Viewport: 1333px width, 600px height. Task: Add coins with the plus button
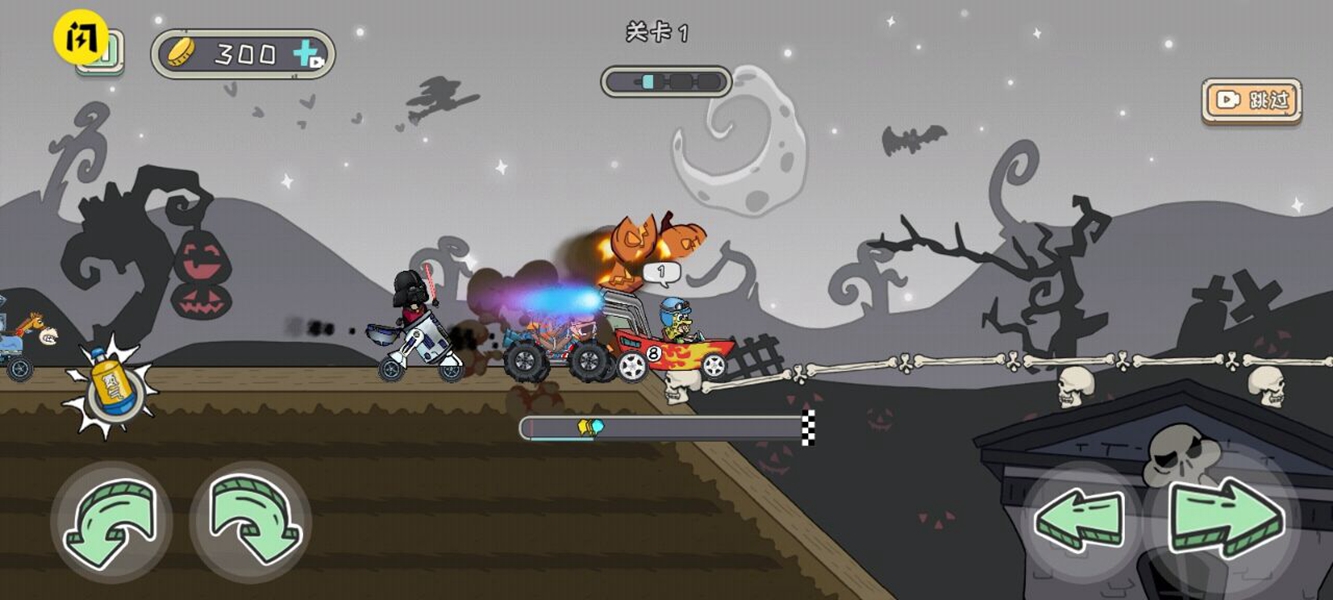[x=308, y=55]
